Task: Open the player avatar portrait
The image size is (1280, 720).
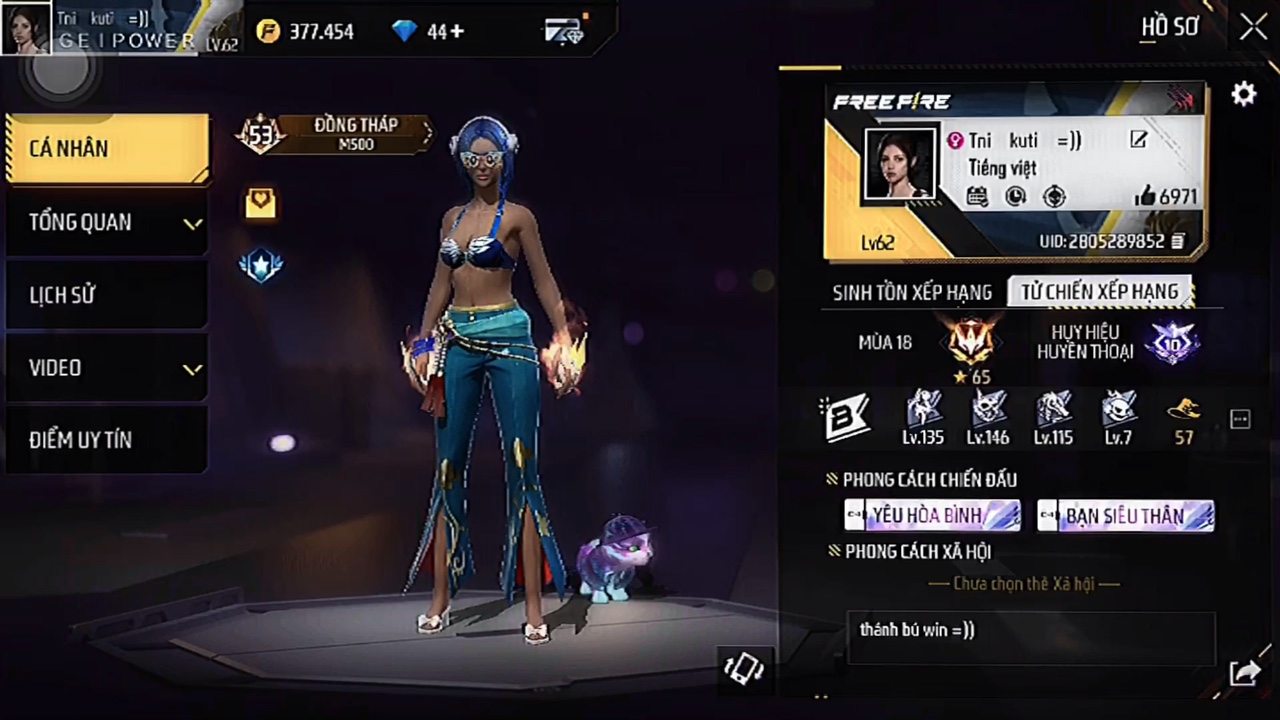Action: [x=899, y=165]
